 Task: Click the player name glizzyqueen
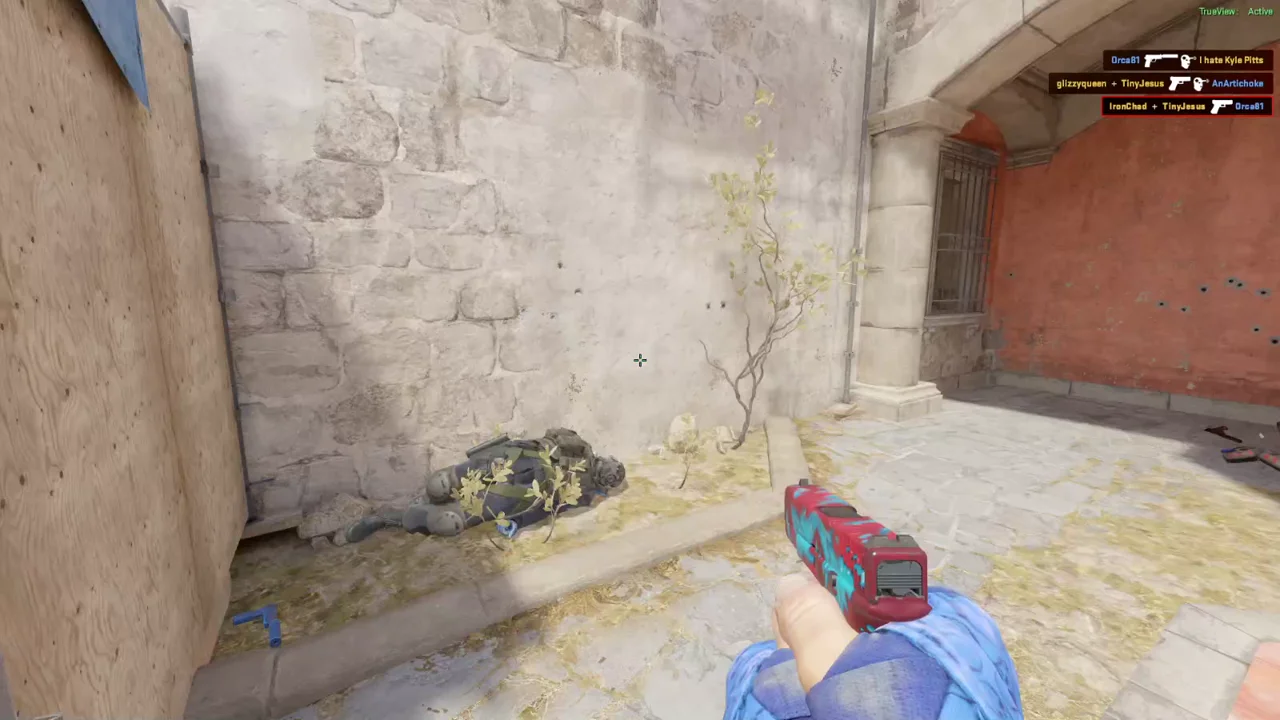[x=1081, y=84]
